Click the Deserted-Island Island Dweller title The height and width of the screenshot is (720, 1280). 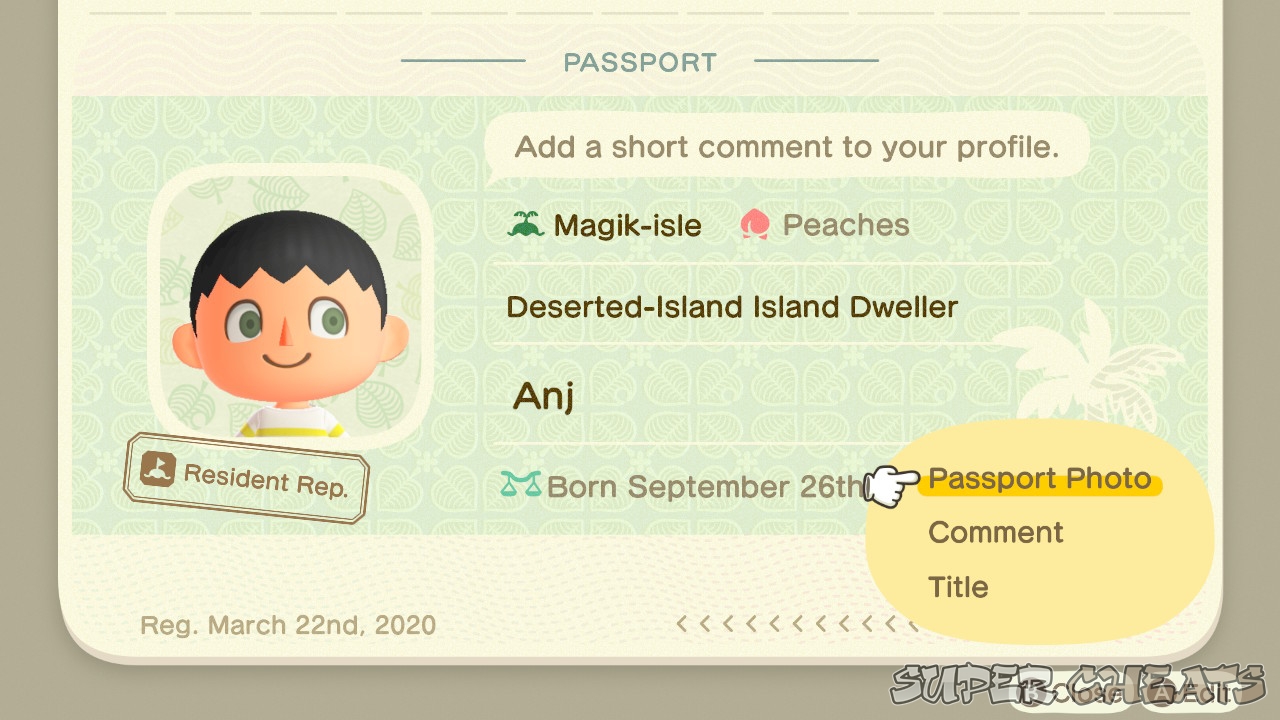(732, 307)
